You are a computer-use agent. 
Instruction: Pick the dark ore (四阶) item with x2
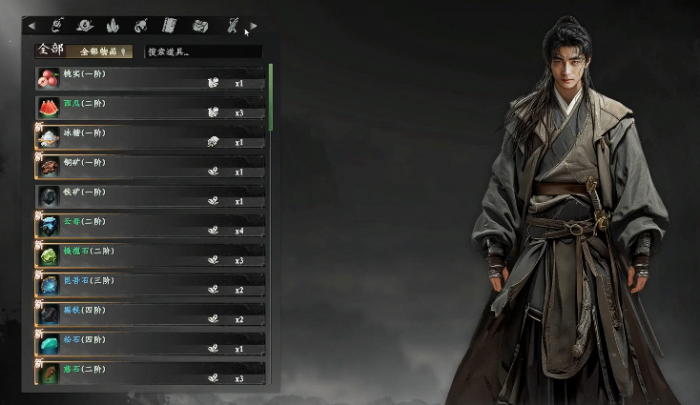point(150,314)
